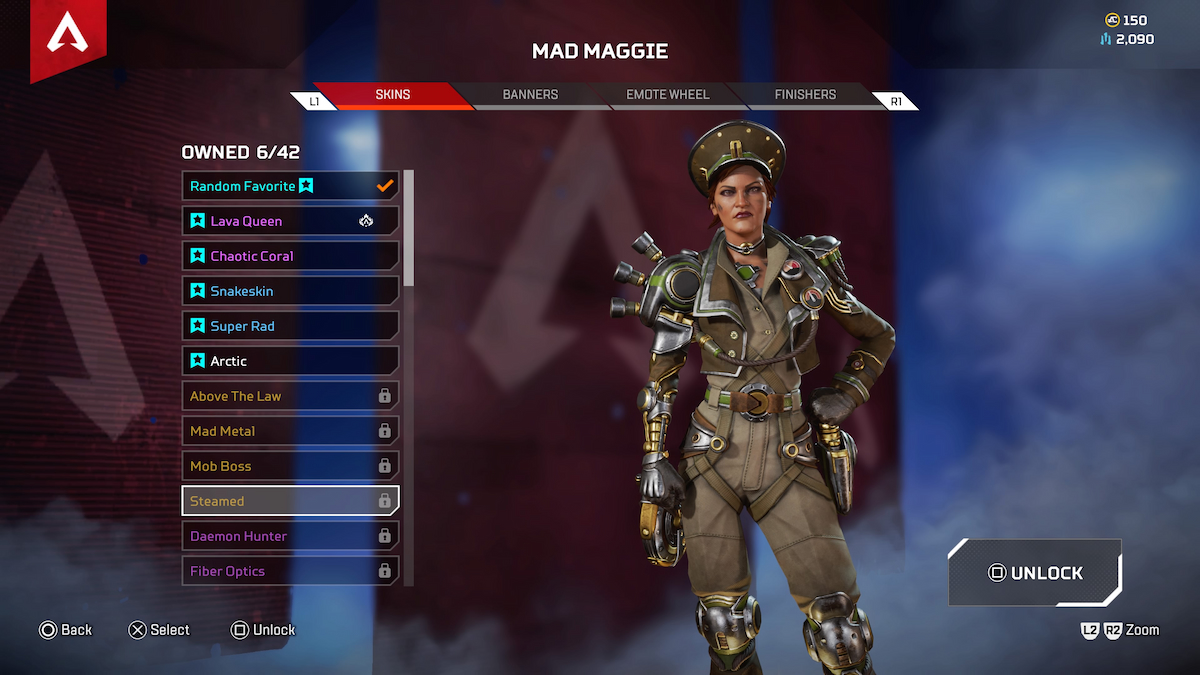Open the Banners tab
The image size is (1200, 675).
(x=530, y=95)
